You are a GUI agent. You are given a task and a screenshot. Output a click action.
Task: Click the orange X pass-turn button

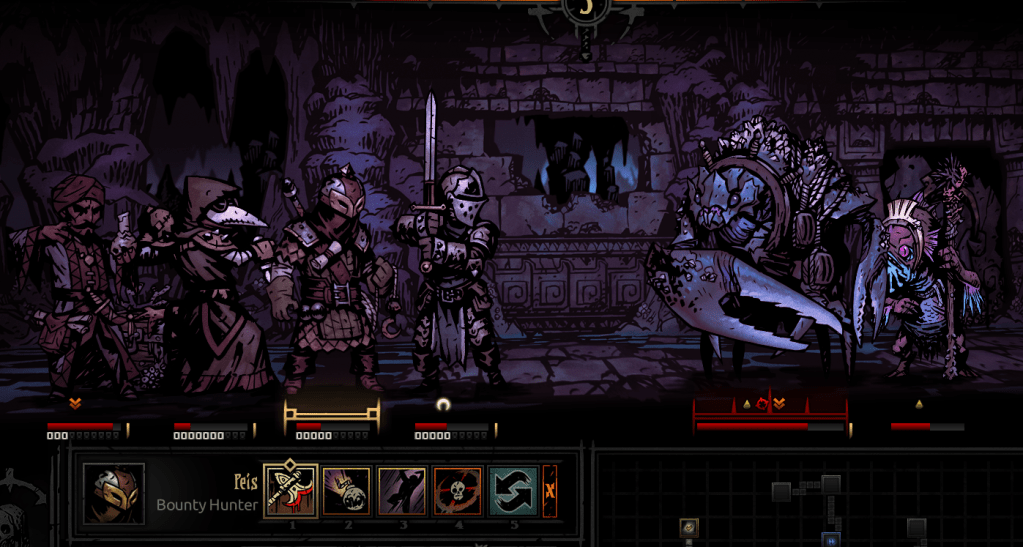(549, 491)
